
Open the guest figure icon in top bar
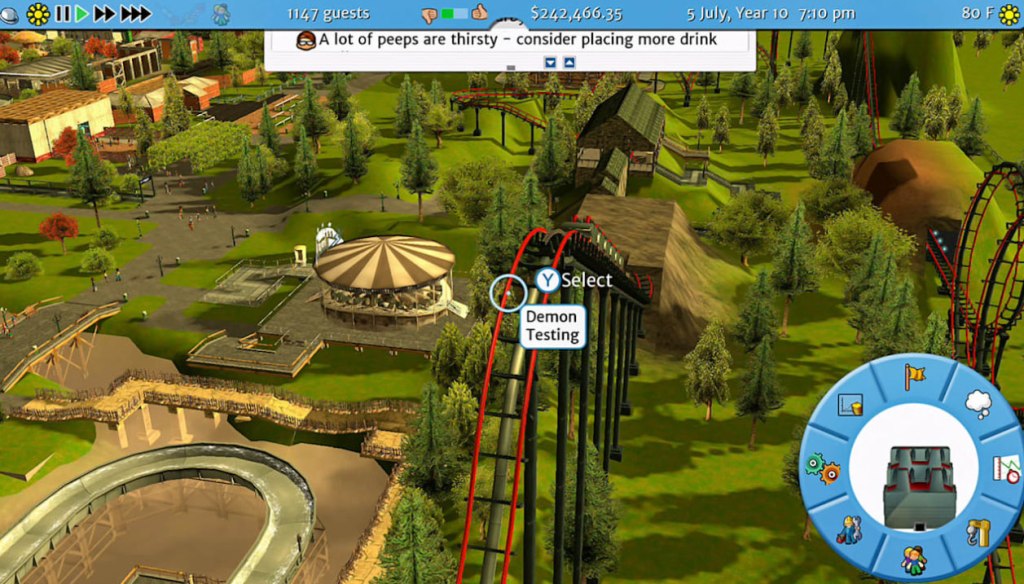[x=221, y=14]
